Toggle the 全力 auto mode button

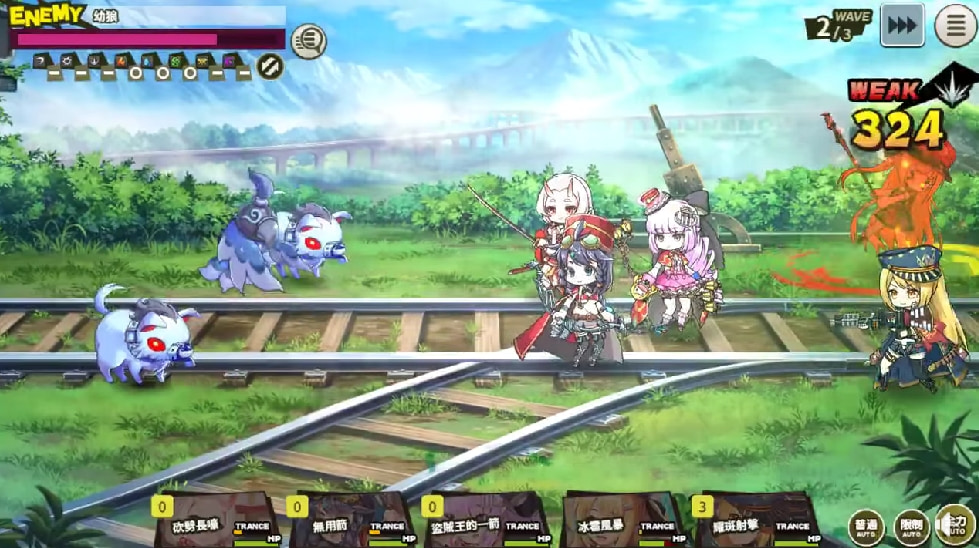955,526
